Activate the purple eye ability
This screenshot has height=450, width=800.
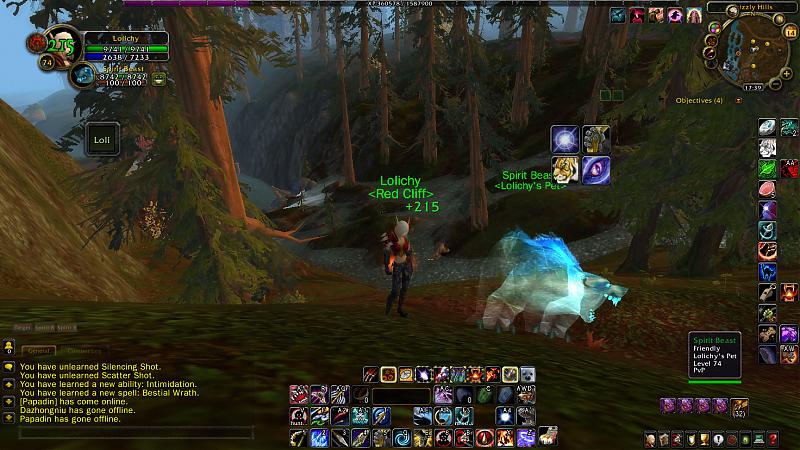point(596,170)
